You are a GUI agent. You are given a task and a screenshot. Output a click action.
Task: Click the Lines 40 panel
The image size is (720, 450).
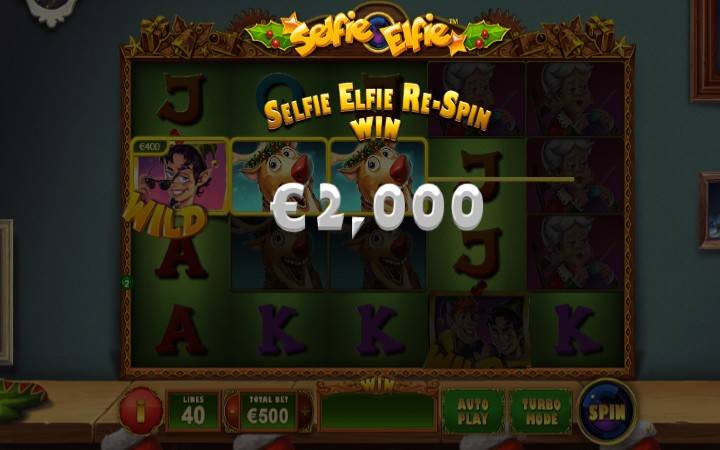pos(193,410)
